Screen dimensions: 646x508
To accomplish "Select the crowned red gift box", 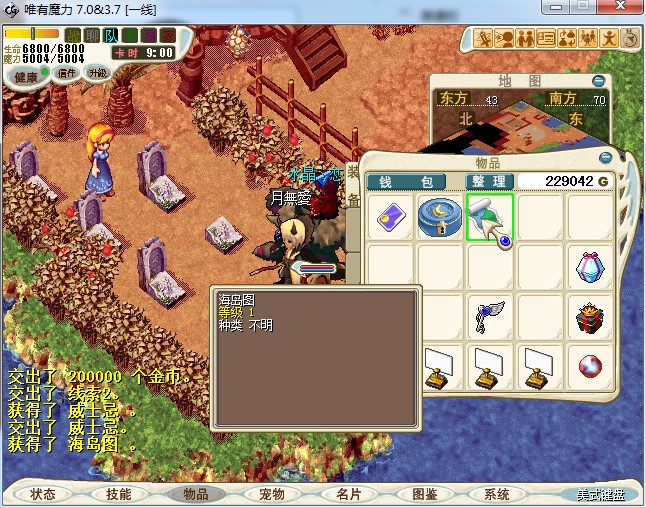I will click(x=591, y=318).
